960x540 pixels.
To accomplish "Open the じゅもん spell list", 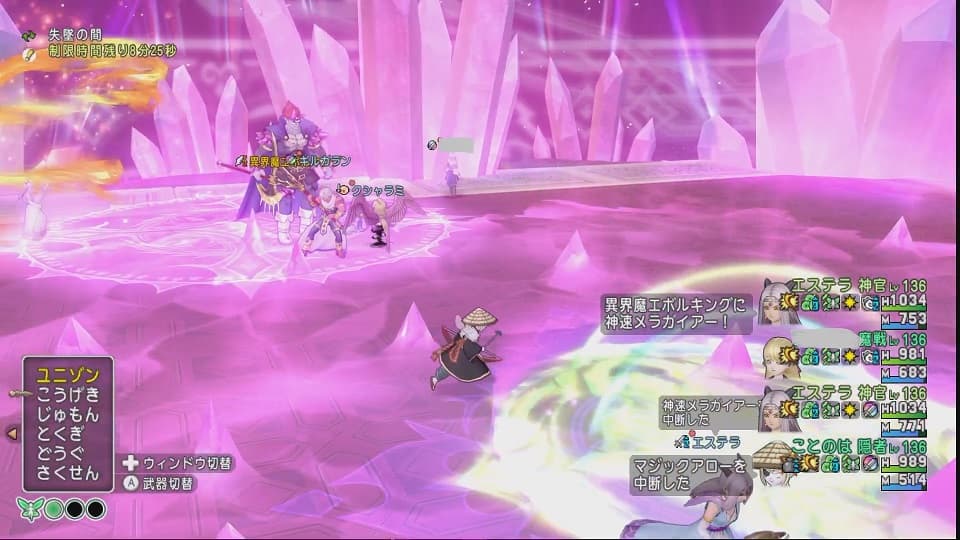I will click(67, 415).
